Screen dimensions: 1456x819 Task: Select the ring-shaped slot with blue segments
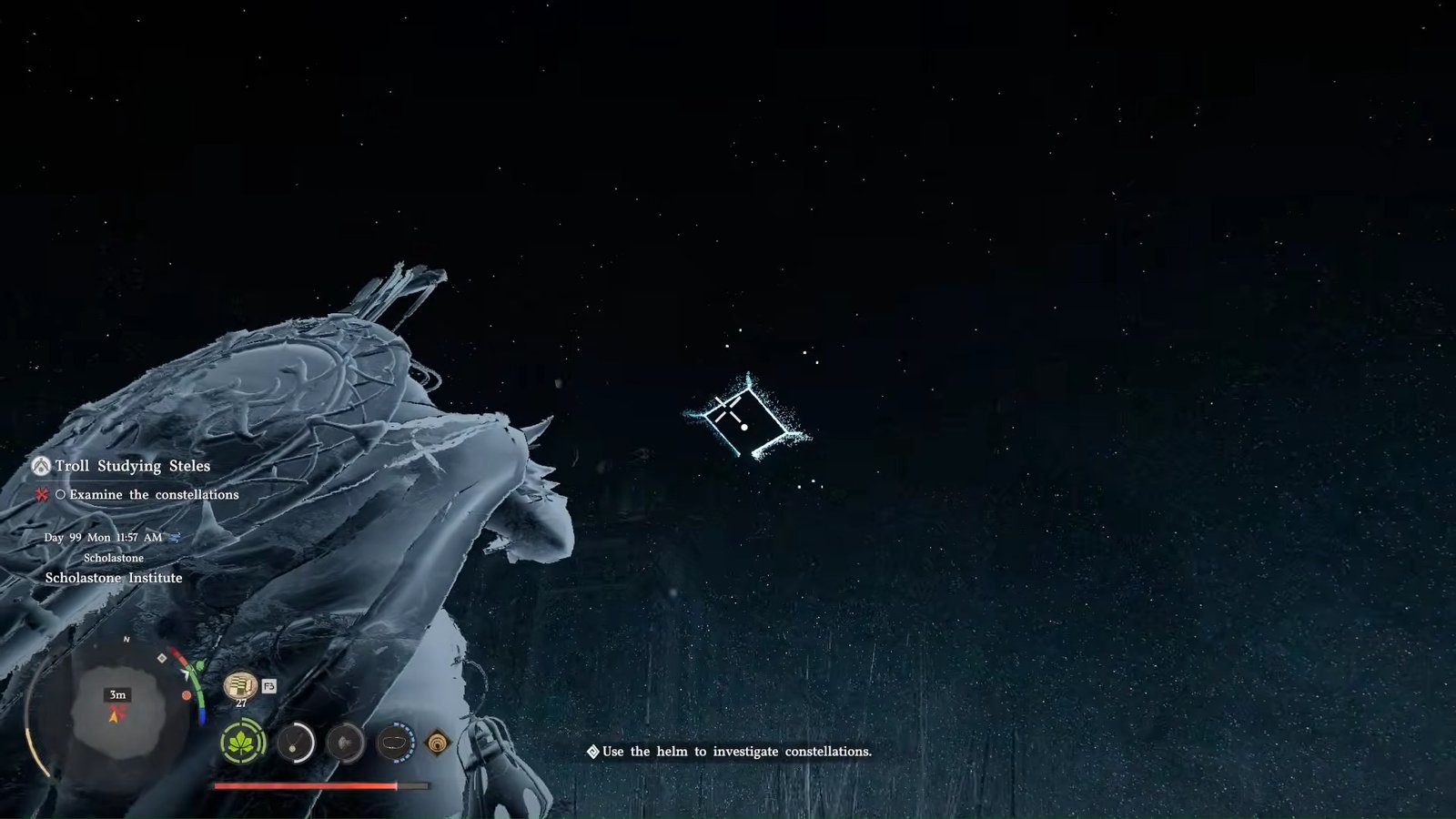point(395,743)
